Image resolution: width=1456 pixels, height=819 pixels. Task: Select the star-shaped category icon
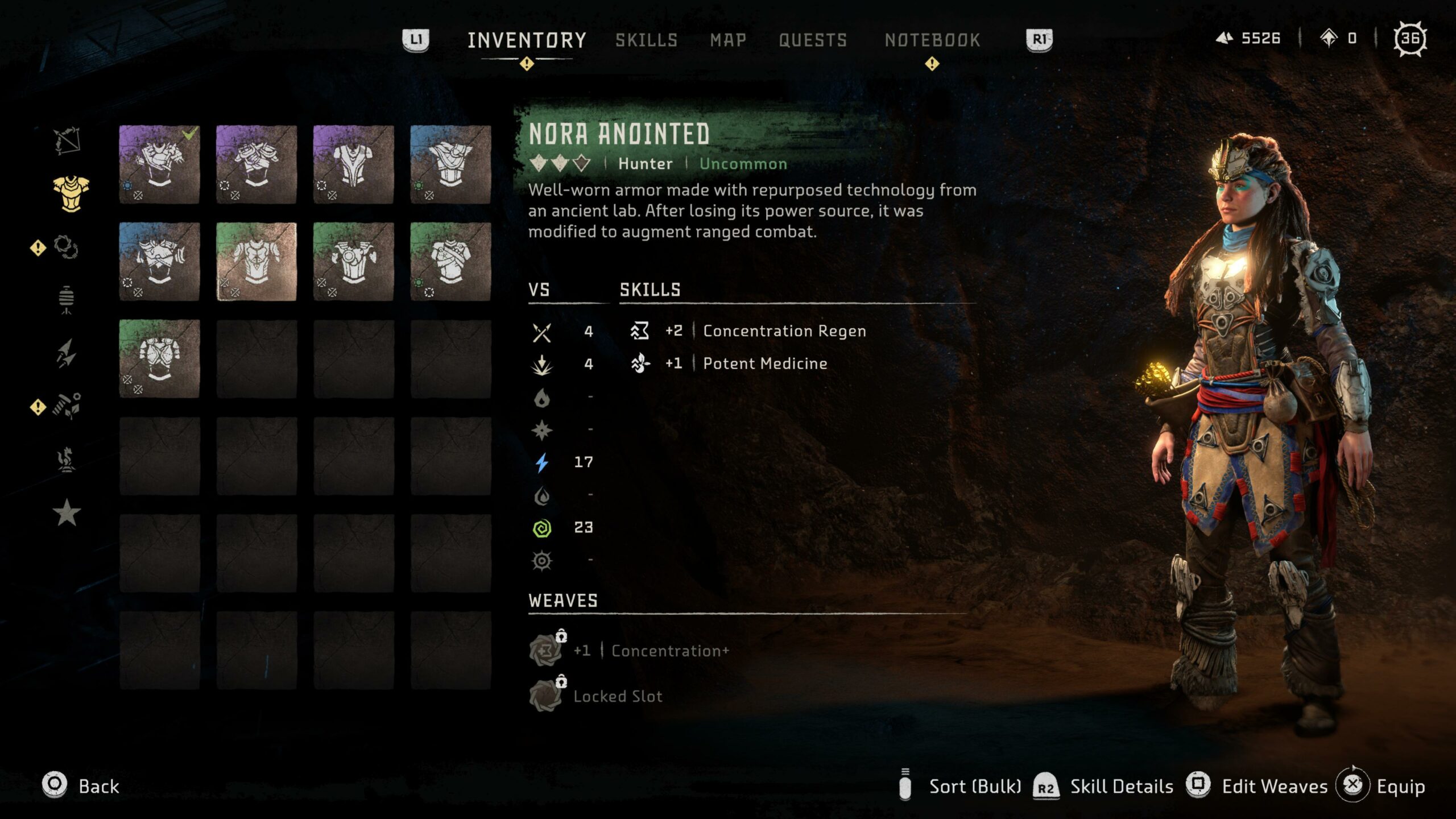[x=67, y=512]
